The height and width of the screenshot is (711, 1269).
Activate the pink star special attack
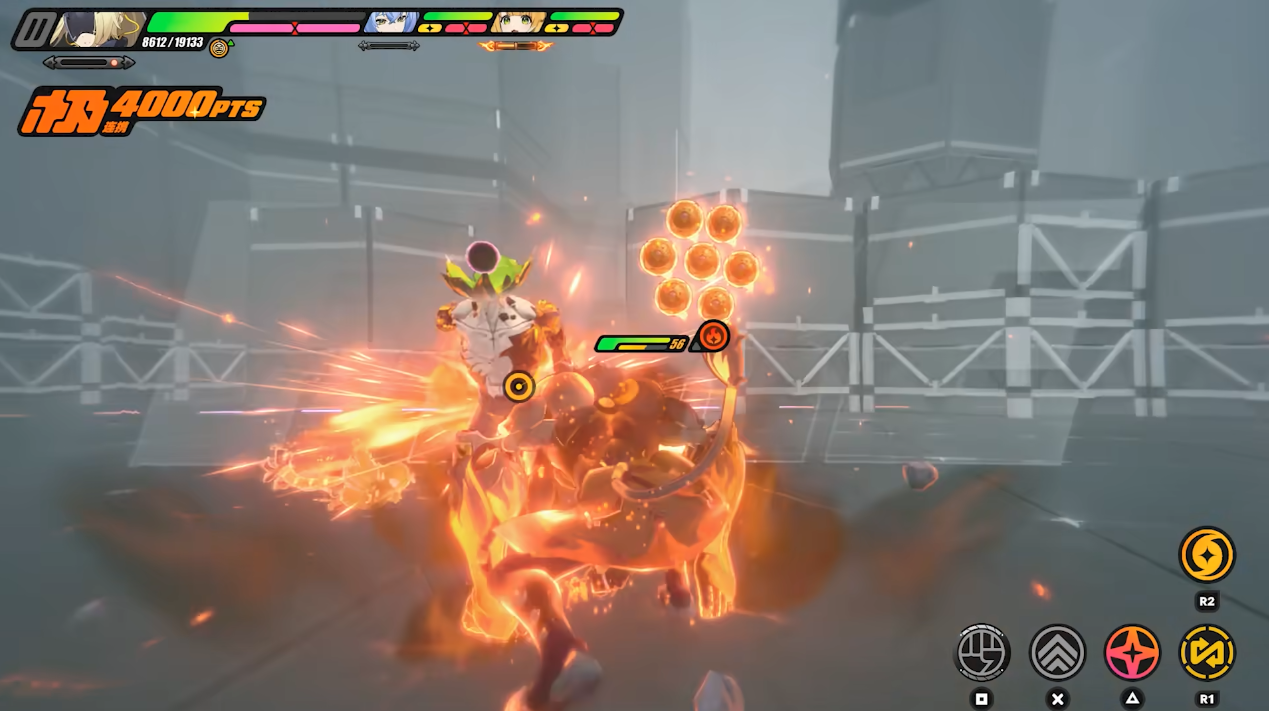coord(1132,652)
